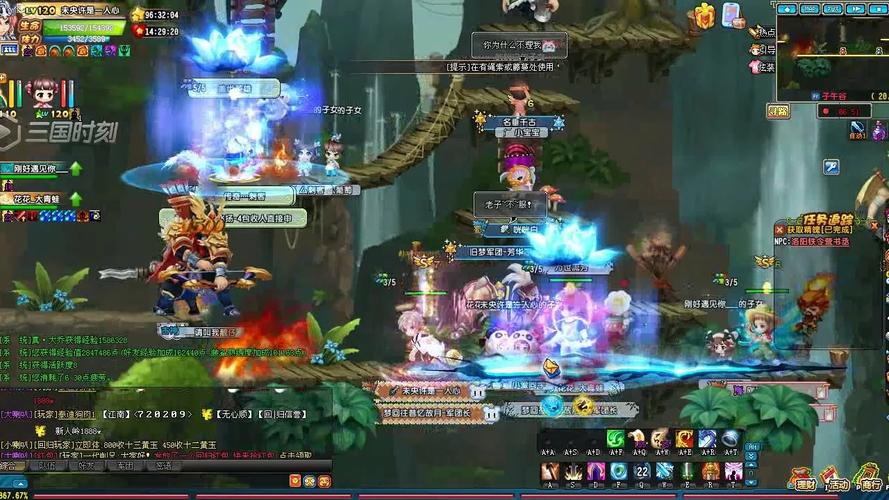Click the 寻路 pathfinding button
This screenshot has width=889, height=500.
pos(777,110)
